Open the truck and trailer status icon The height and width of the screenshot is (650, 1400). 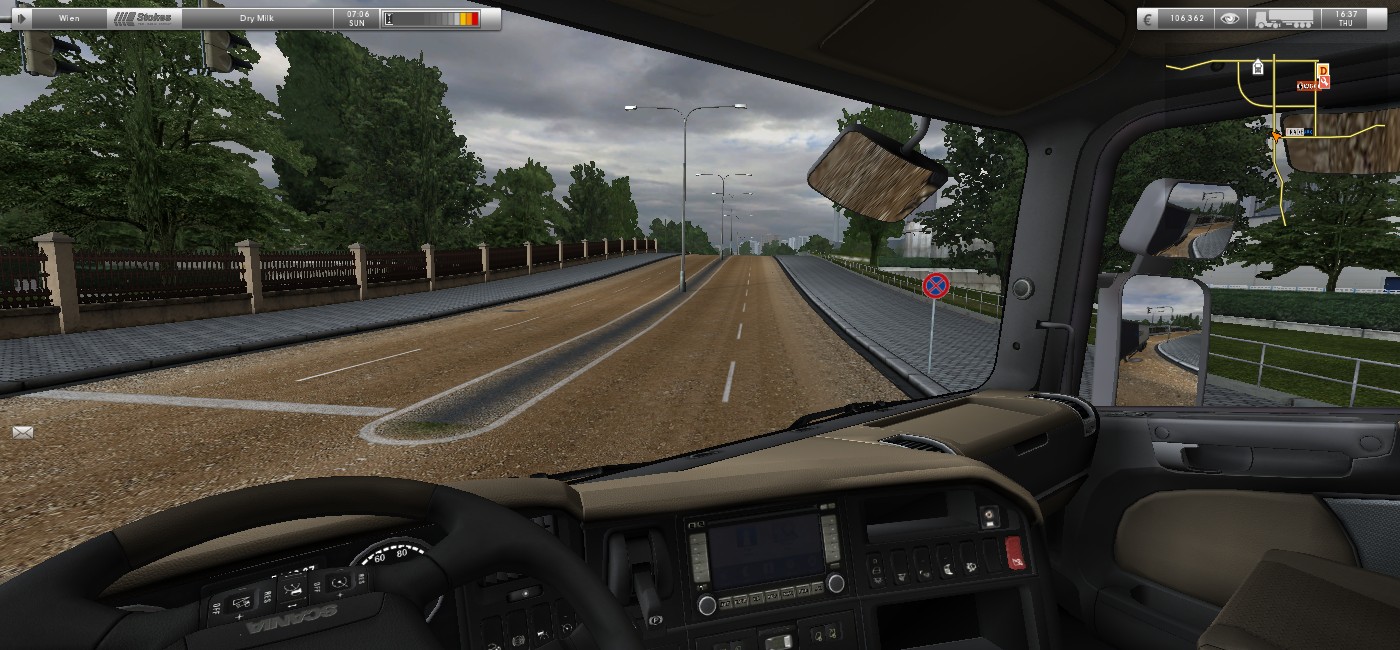point(1284,18)
